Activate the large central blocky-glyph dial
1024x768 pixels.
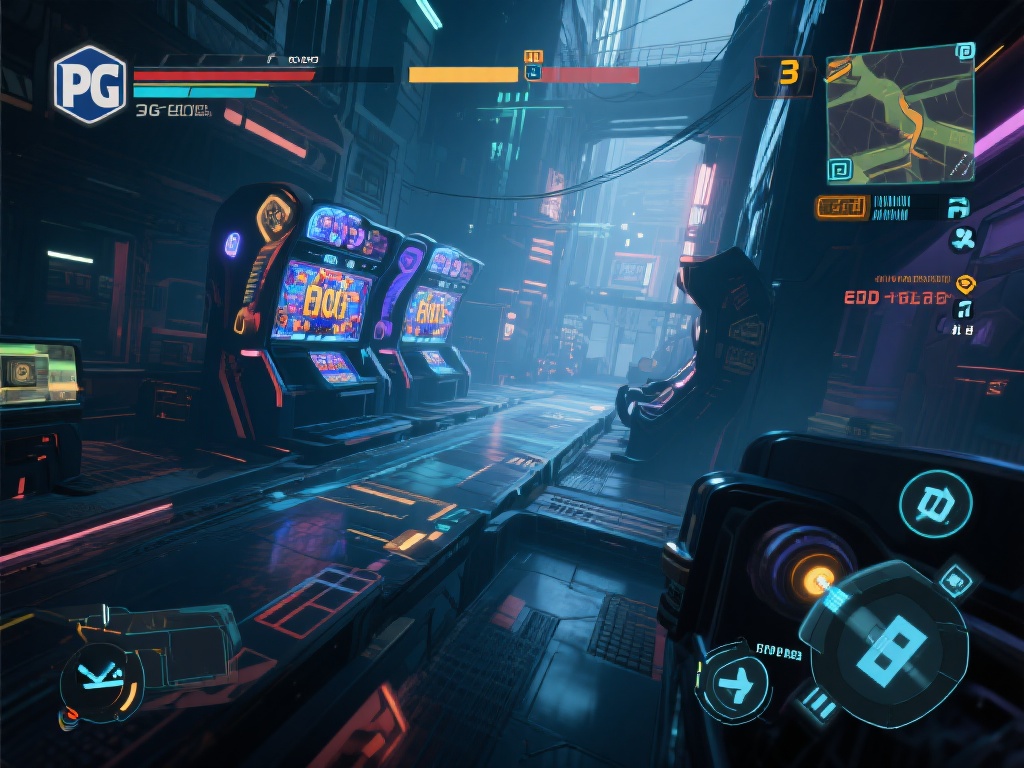(x=885, y=641)
